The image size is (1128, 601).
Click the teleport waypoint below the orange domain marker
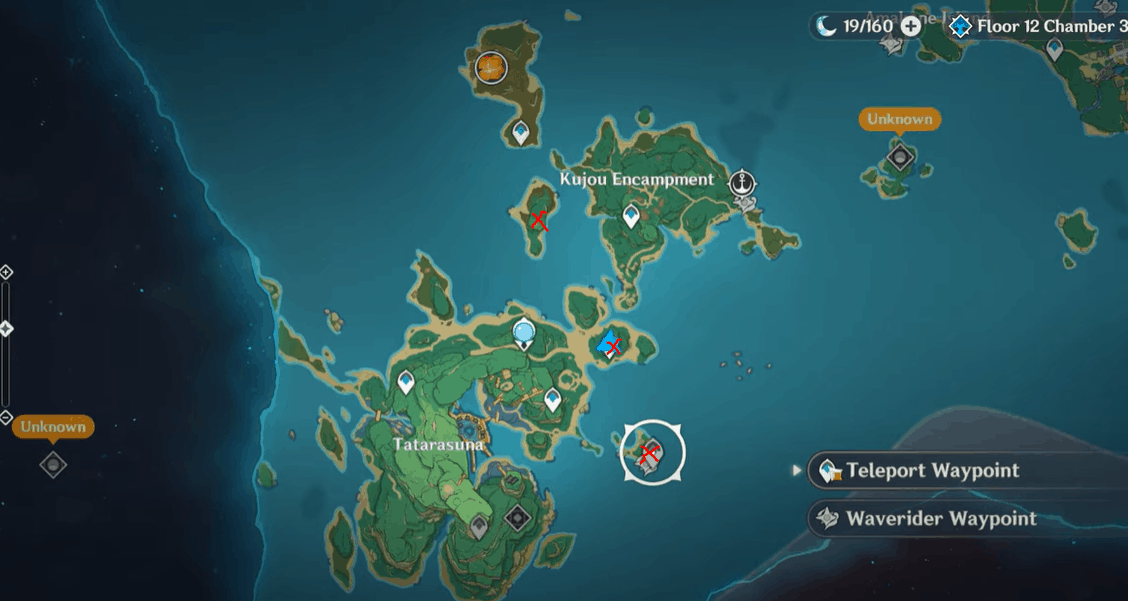(521, 132)
